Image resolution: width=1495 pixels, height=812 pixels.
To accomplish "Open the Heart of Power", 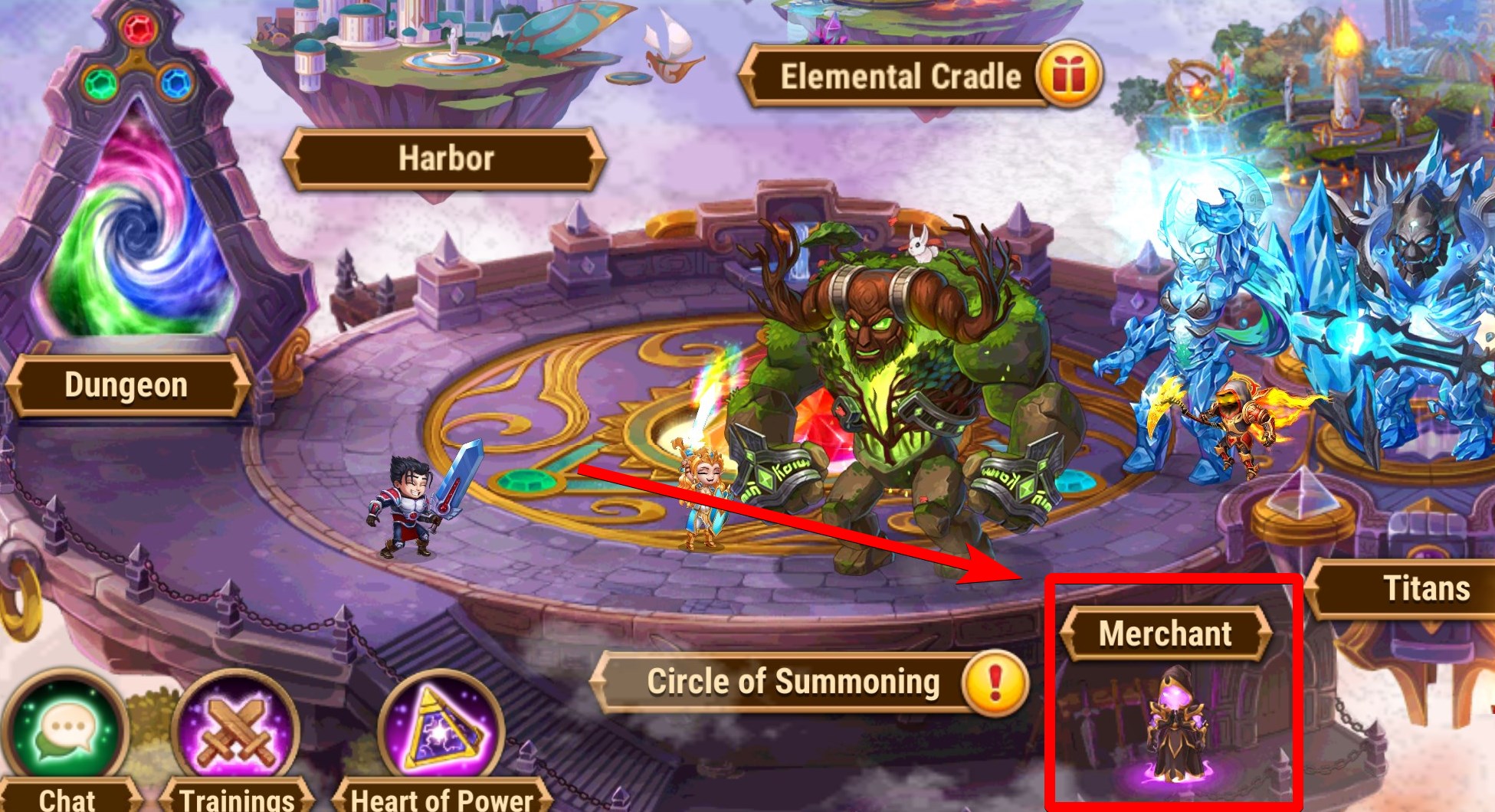I will (441, 733).
